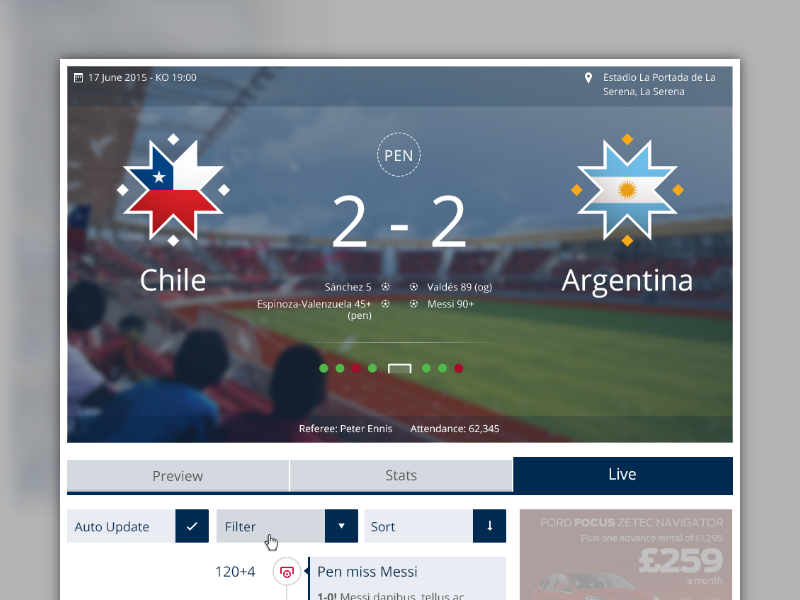Switch to the Preview tab

point(178,475)
